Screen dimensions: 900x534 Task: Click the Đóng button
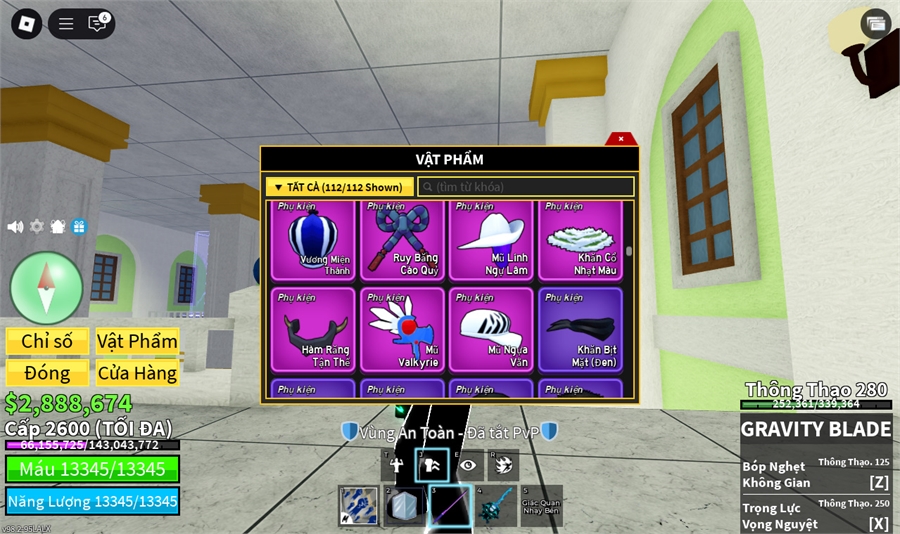tap(47, 373)
